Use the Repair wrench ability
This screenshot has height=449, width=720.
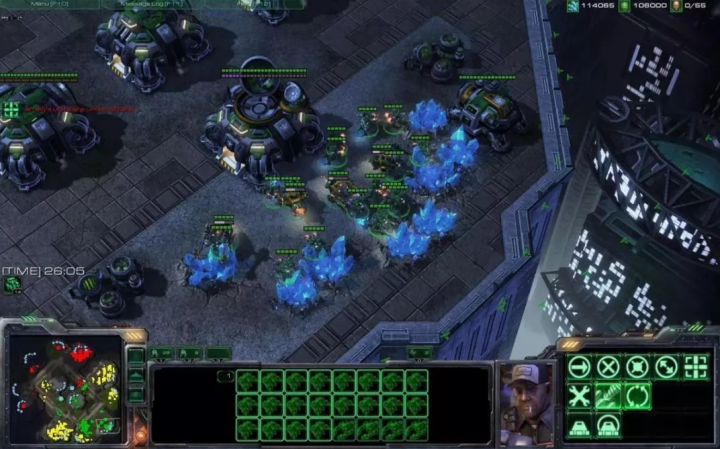click(579, 396)
